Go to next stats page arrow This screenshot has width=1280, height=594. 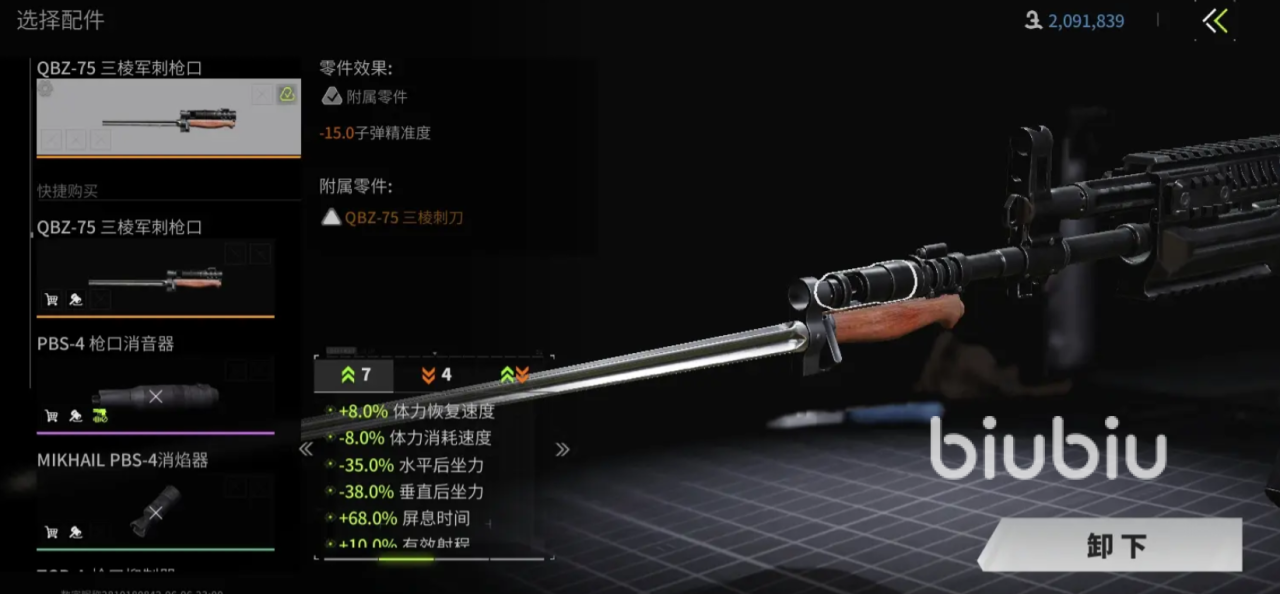pyautogui.click(x=562, y=450)
